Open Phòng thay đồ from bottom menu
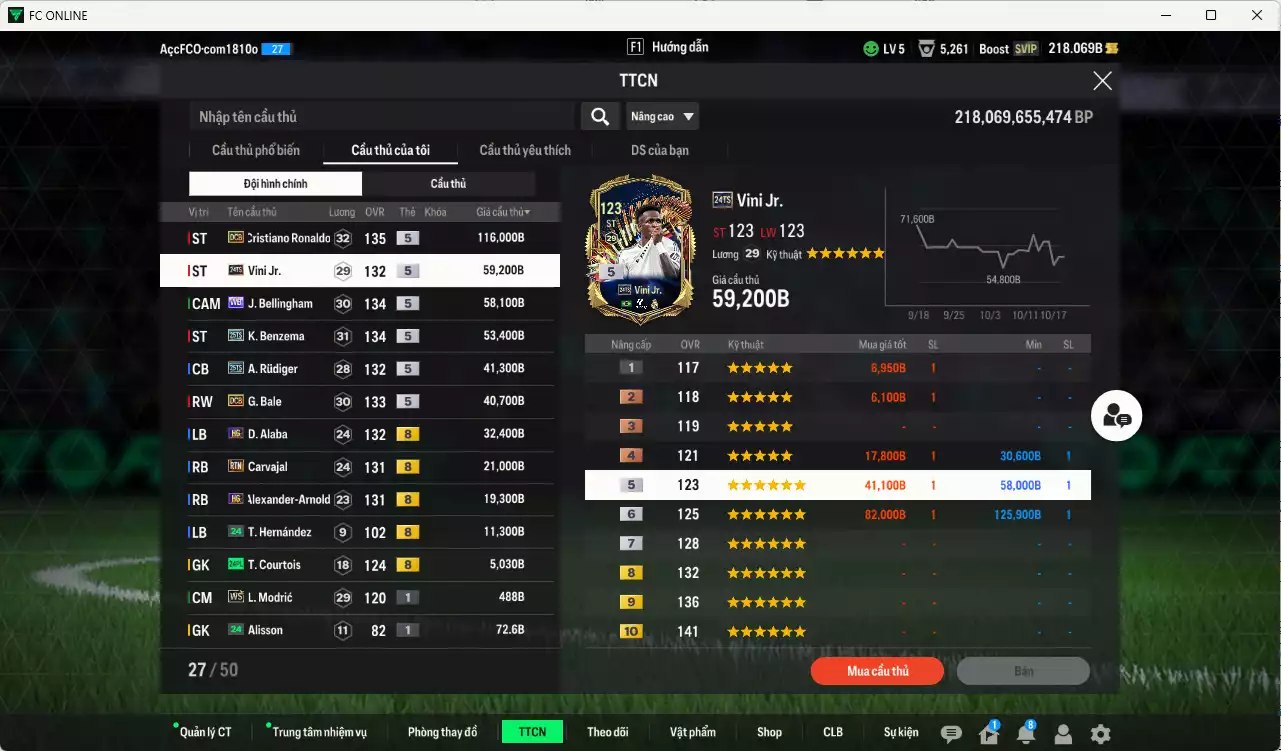This screenshot has width=1281, height=751. point(442,732)
